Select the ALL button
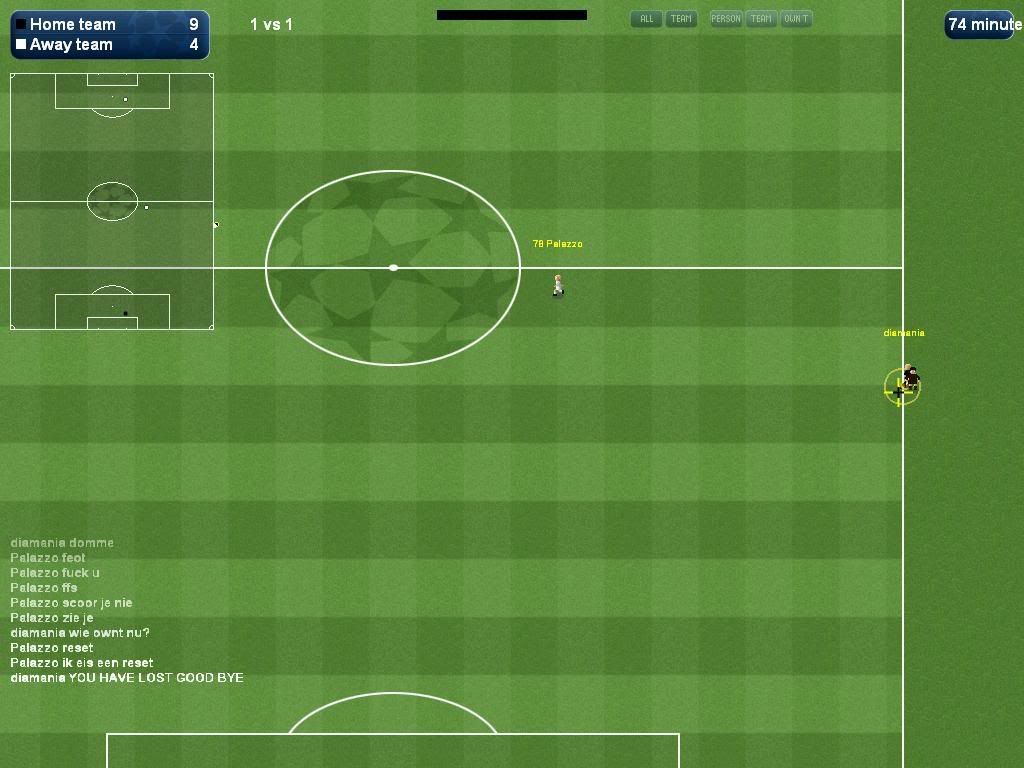The image size is (1024, 768). (646, 19)
